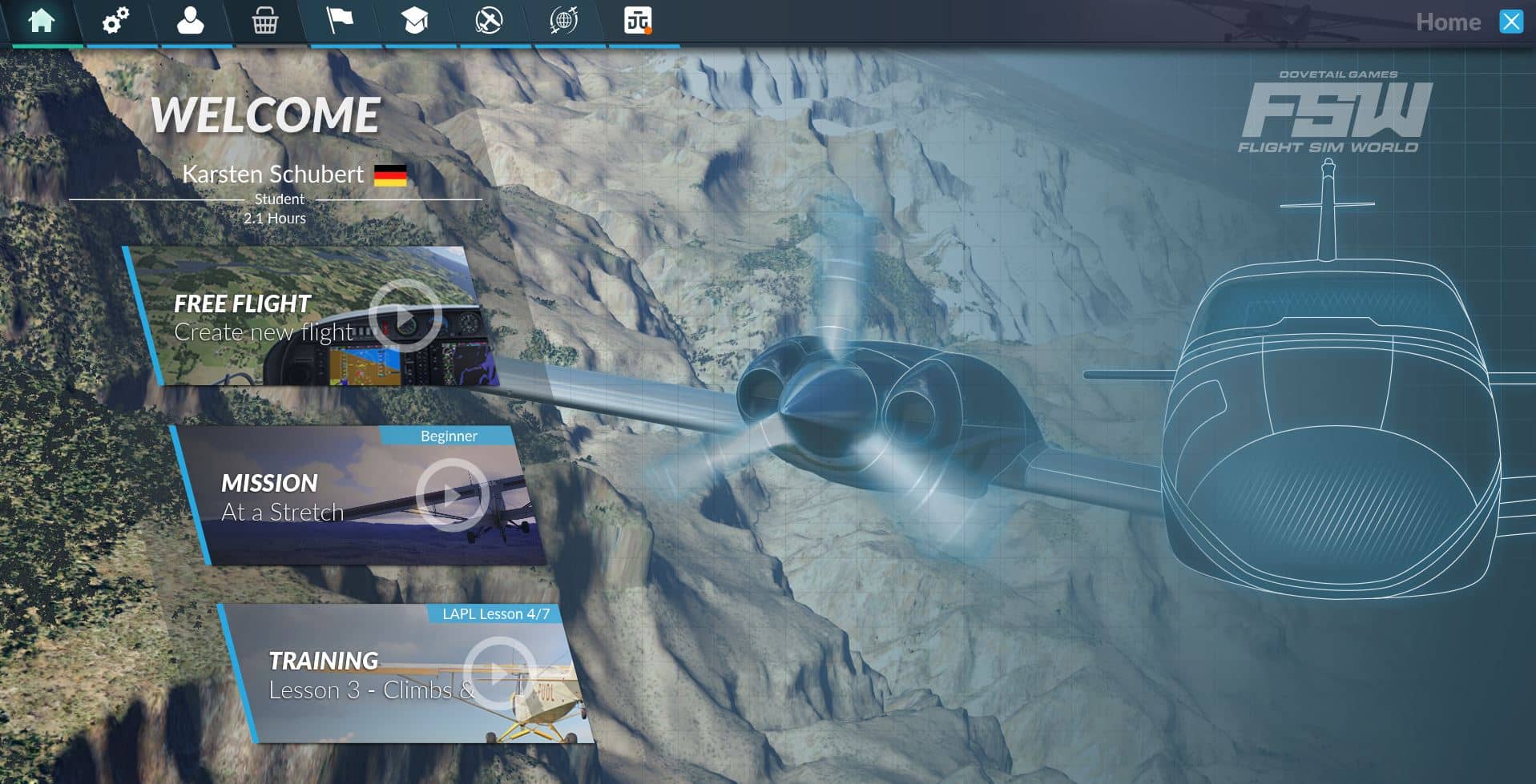This screenshot has height=784, width=1536.
Task: Click Karsten Schubert's pilot name
Action: tap(272, 175)
